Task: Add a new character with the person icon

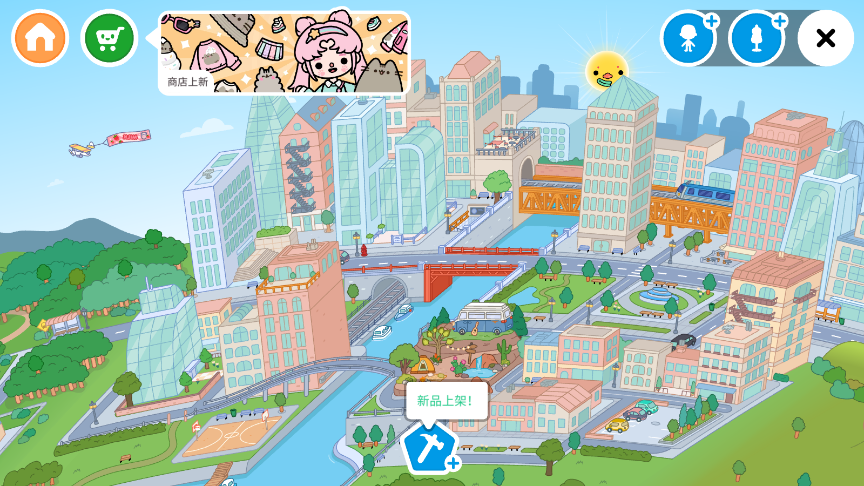Action: (x=688, y=38)
